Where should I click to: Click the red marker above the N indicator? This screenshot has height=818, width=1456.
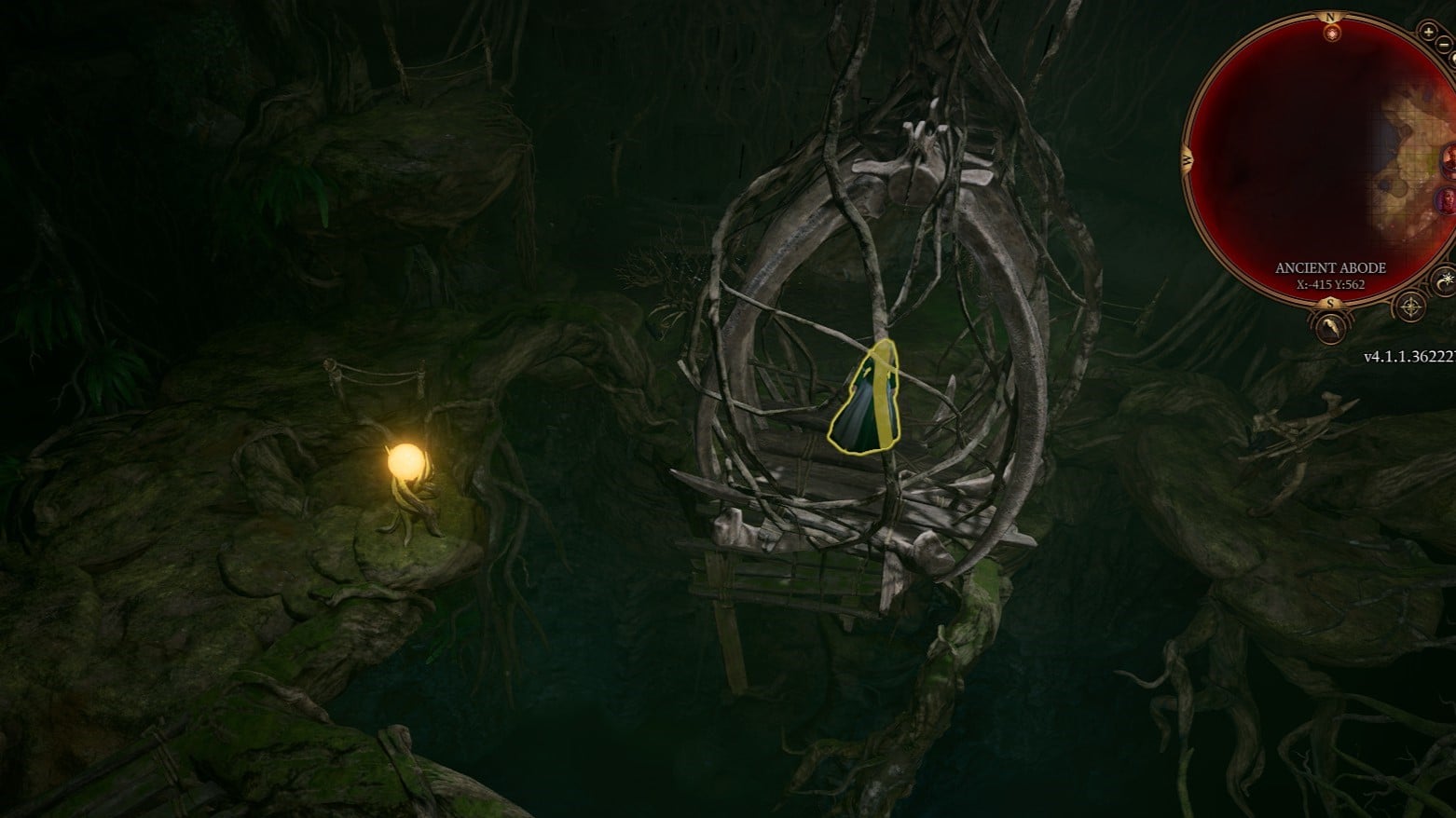(1331, 34)
